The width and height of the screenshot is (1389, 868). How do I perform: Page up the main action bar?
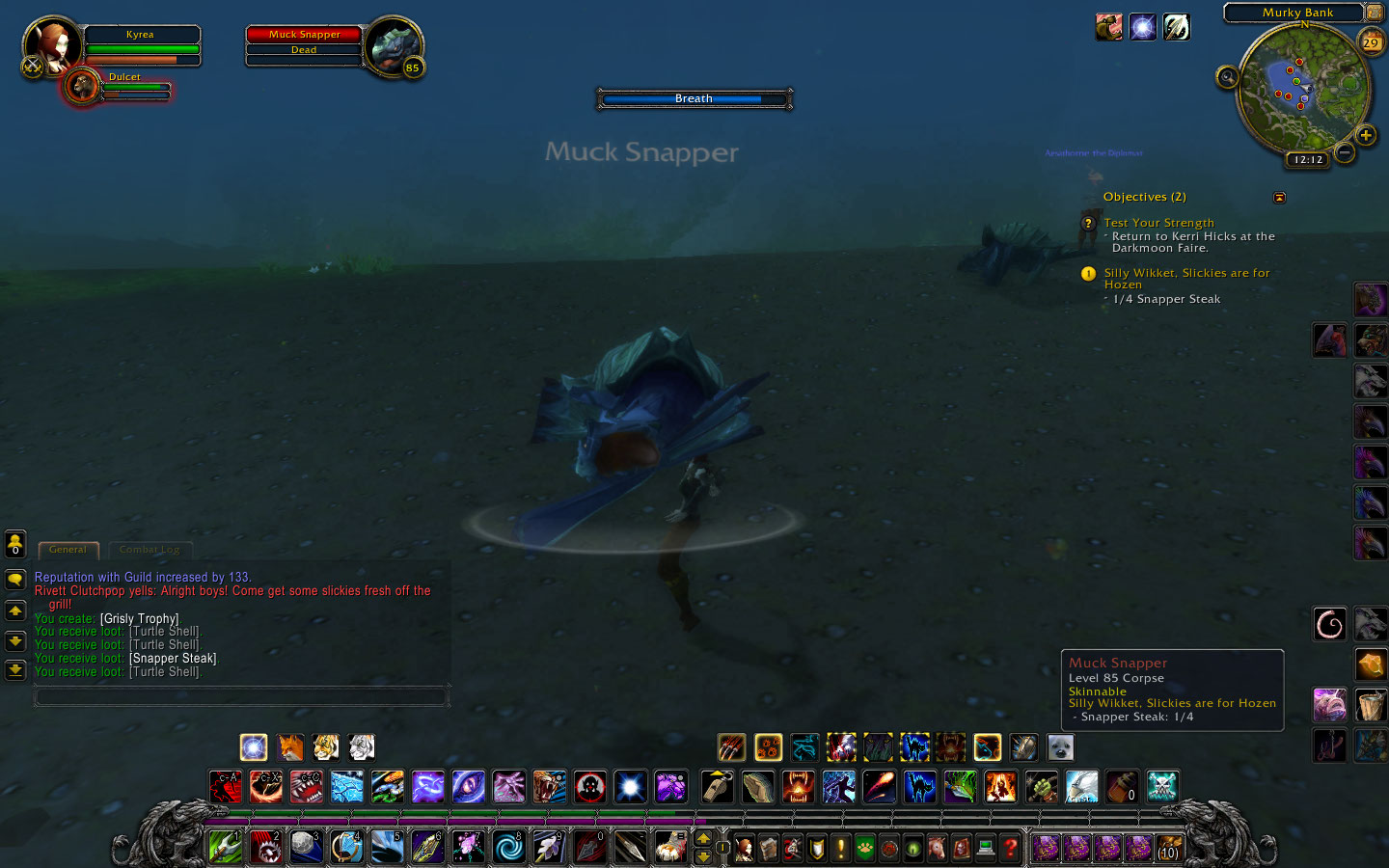703,838
